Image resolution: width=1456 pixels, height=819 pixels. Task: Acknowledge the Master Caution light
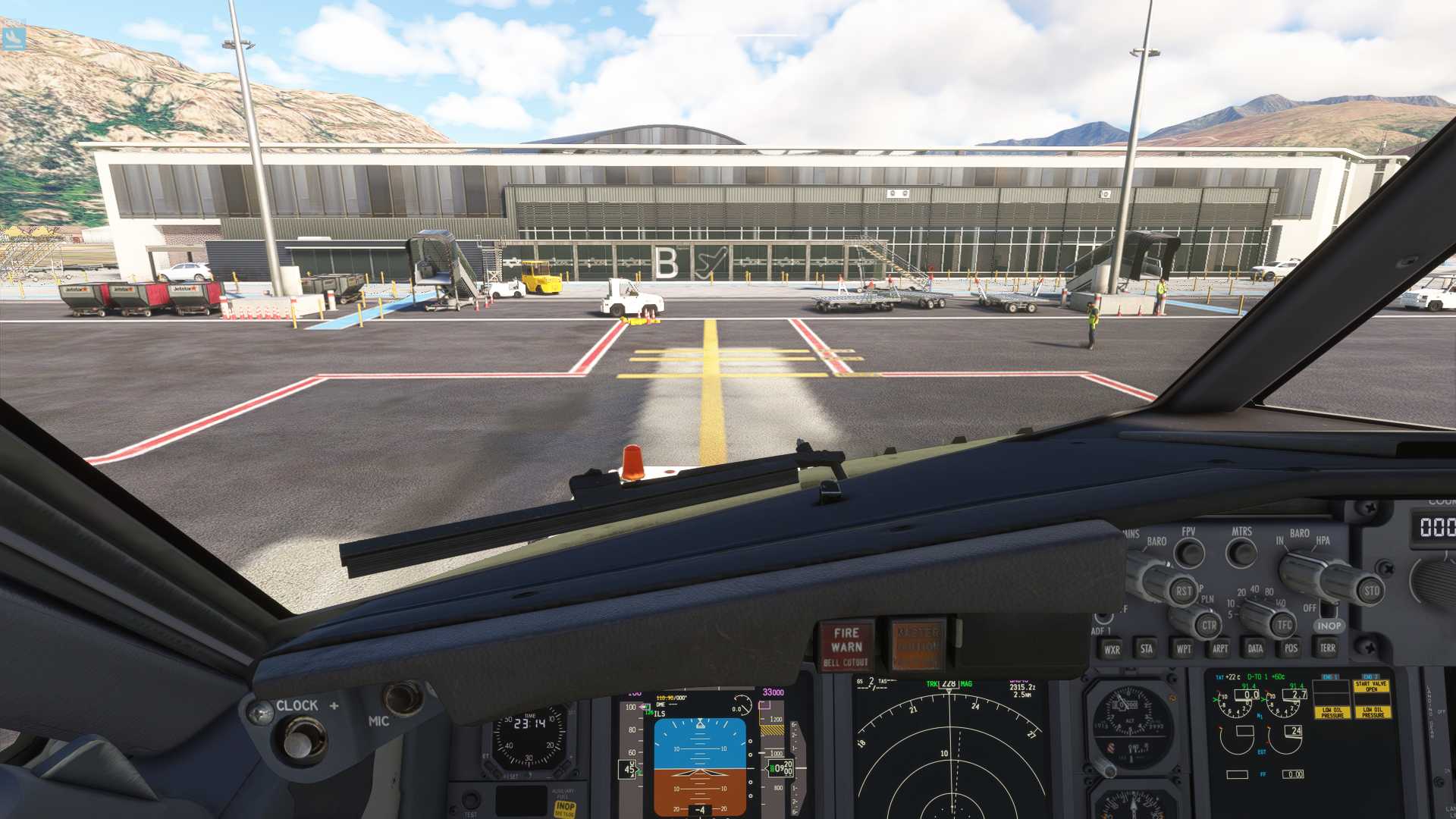click(918, 646)
